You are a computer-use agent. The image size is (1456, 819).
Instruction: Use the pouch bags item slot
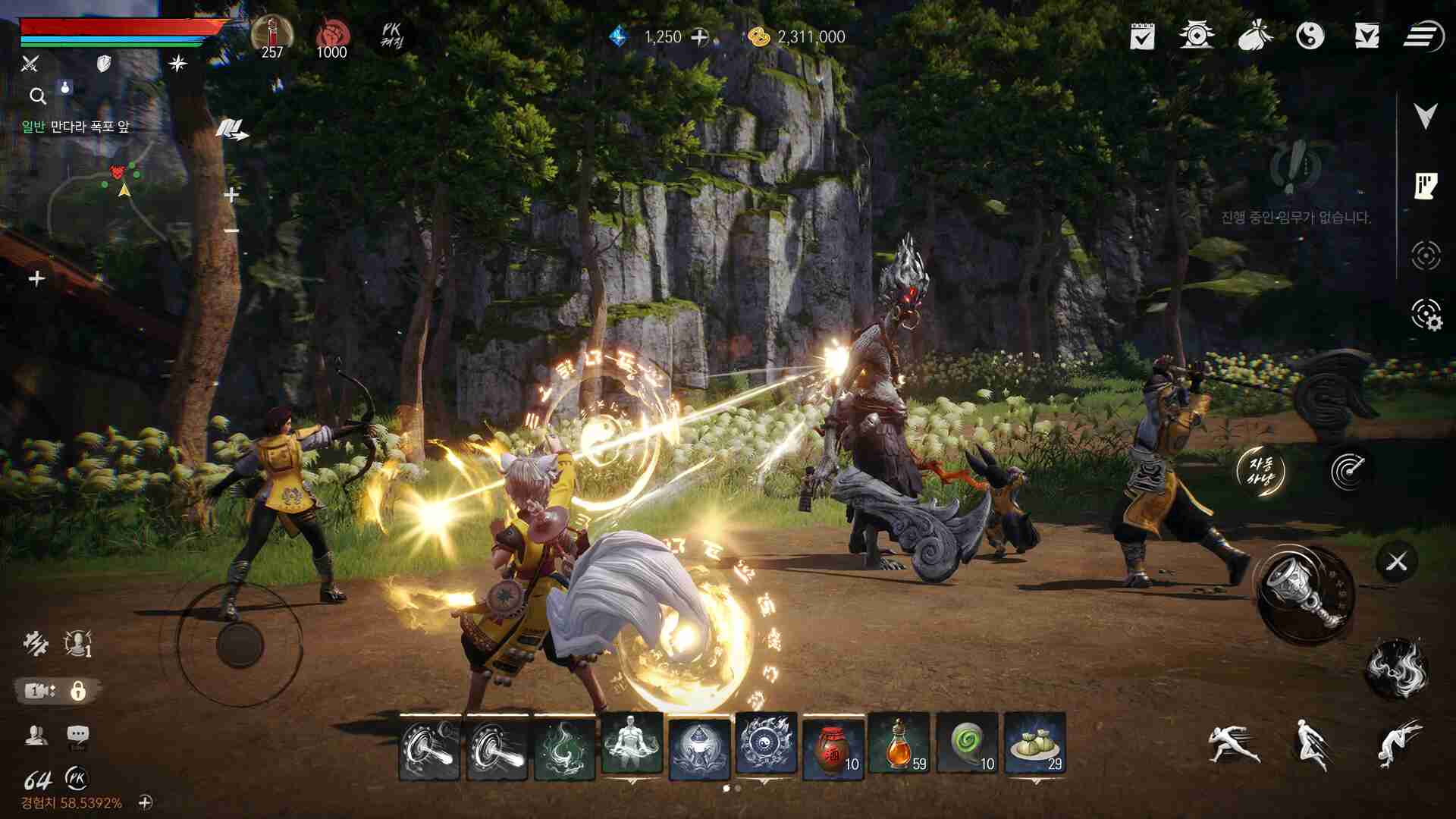click(1034, 745)
